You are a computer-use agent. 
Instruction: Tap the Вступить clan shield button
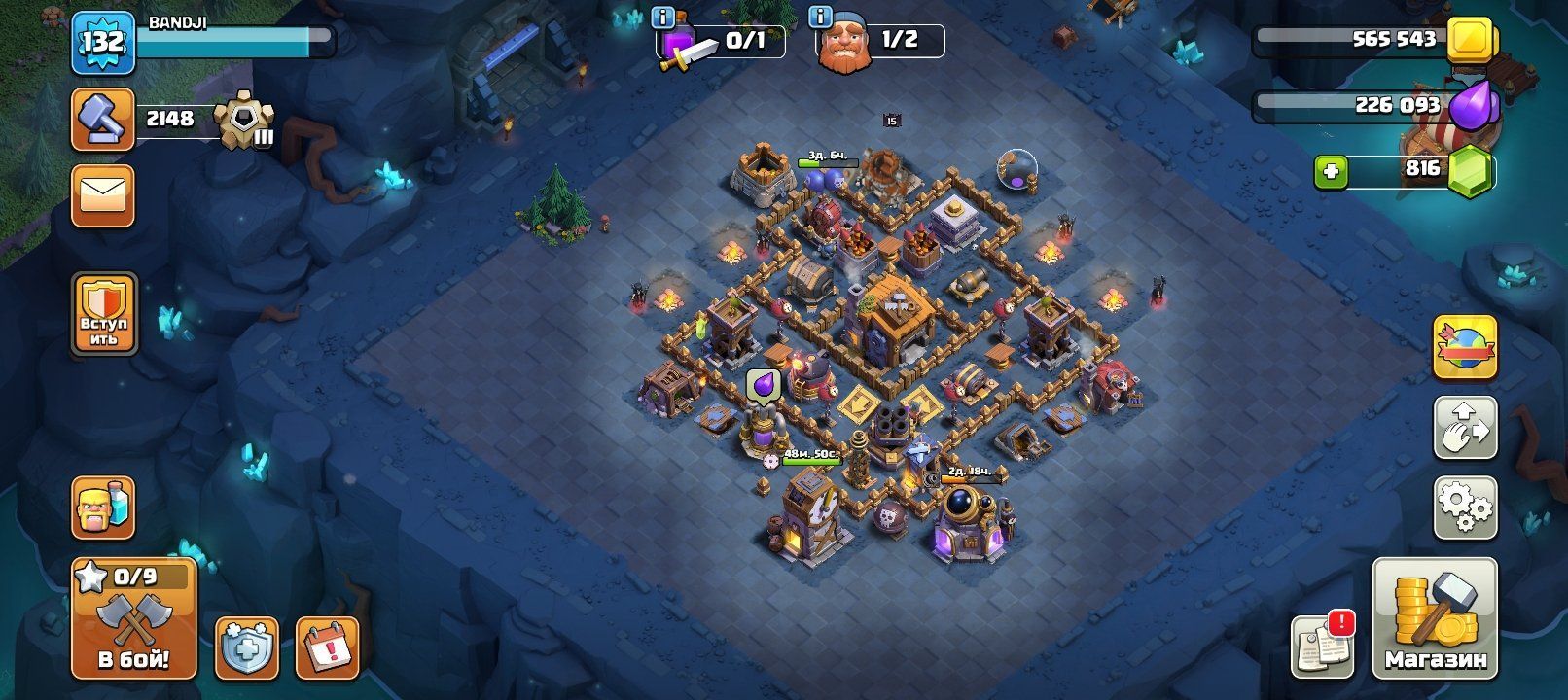tap(104, 314)
